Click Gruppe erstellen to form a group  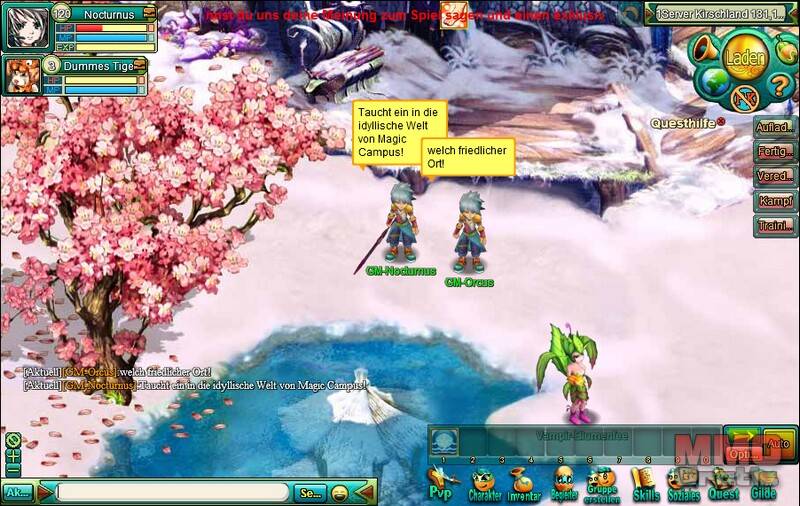601,484
